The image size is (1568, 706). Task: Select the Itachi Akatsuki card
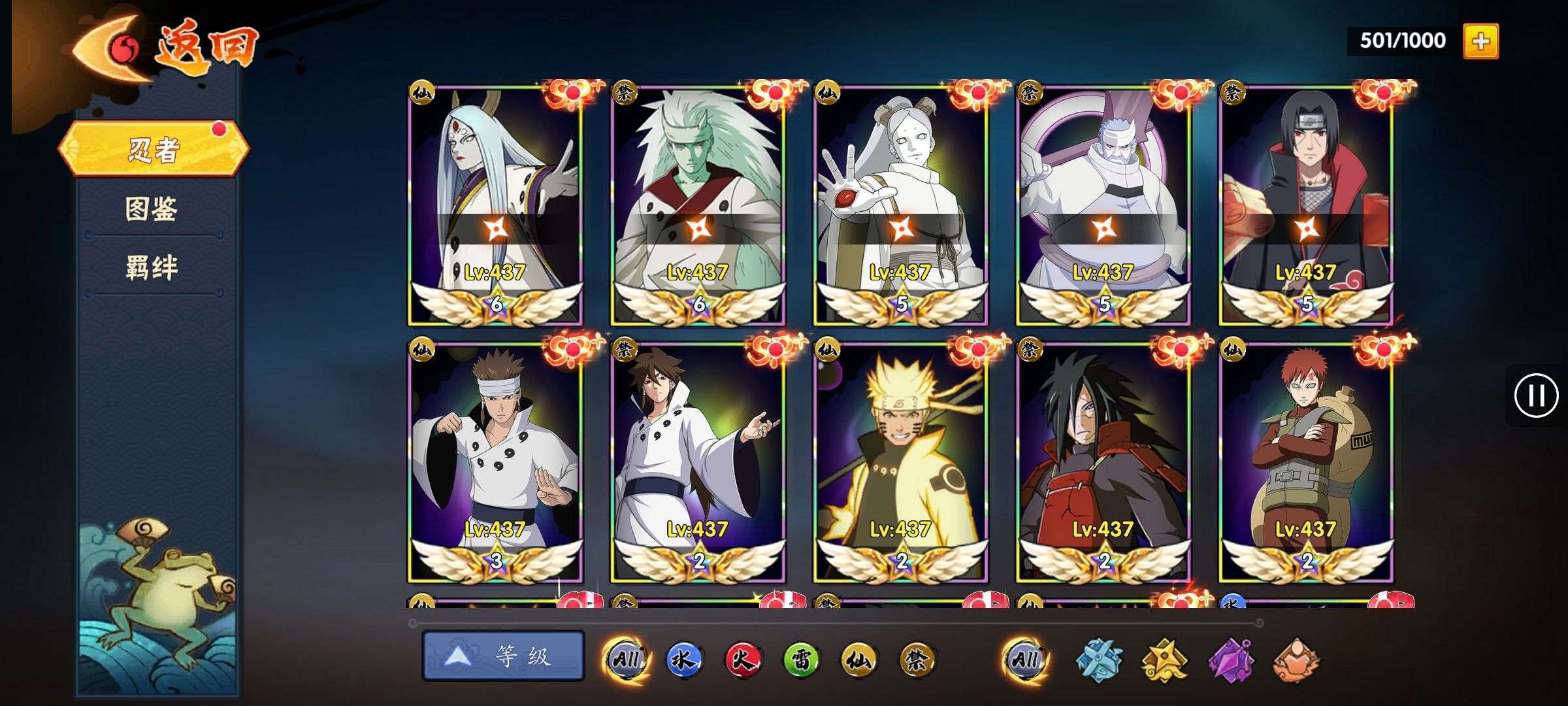[x=1306, y=204]
